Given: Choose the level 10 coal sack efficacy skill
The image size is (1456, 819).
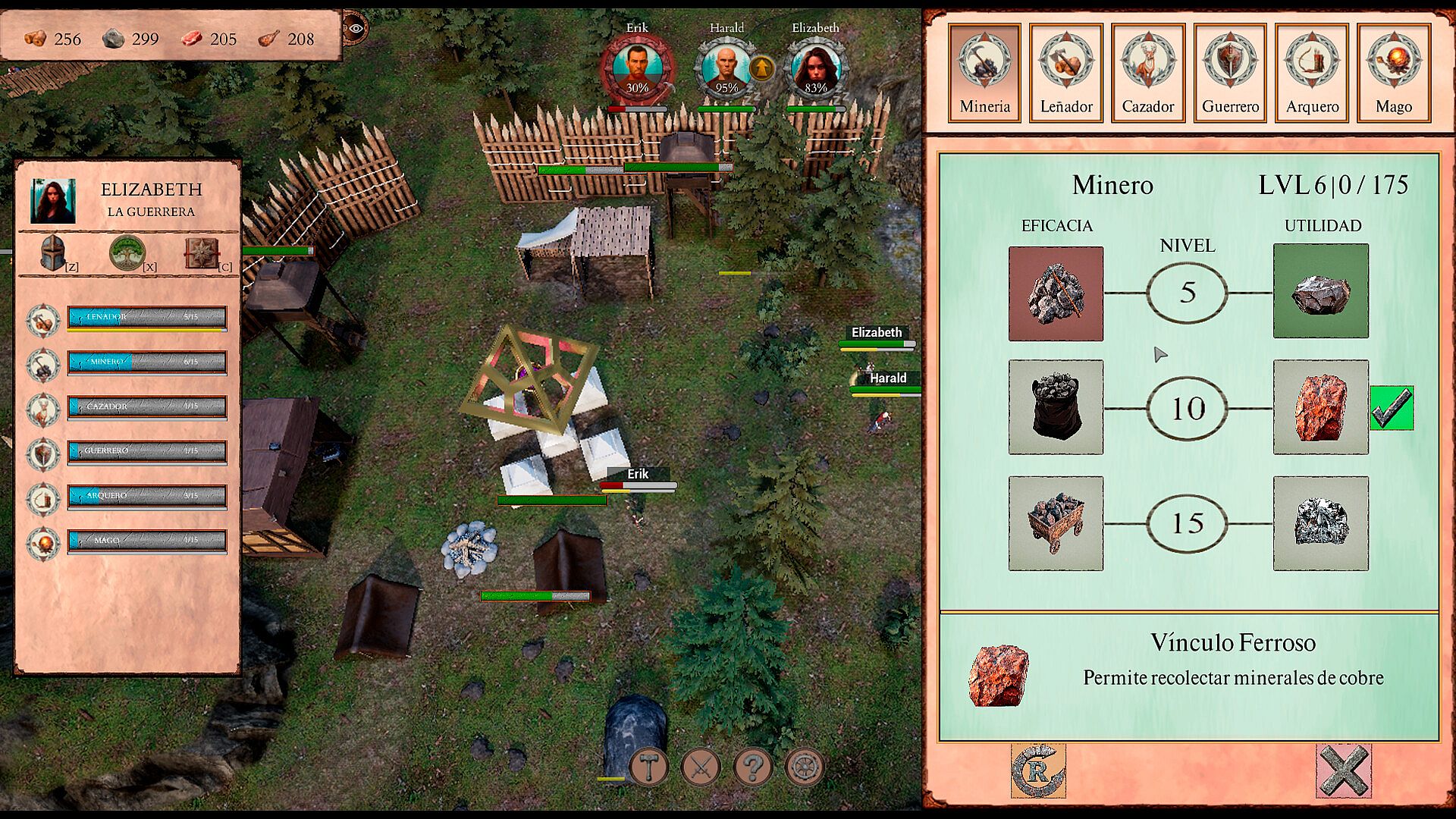Looking at the screenshot, I should click(x=1056, y=407).
